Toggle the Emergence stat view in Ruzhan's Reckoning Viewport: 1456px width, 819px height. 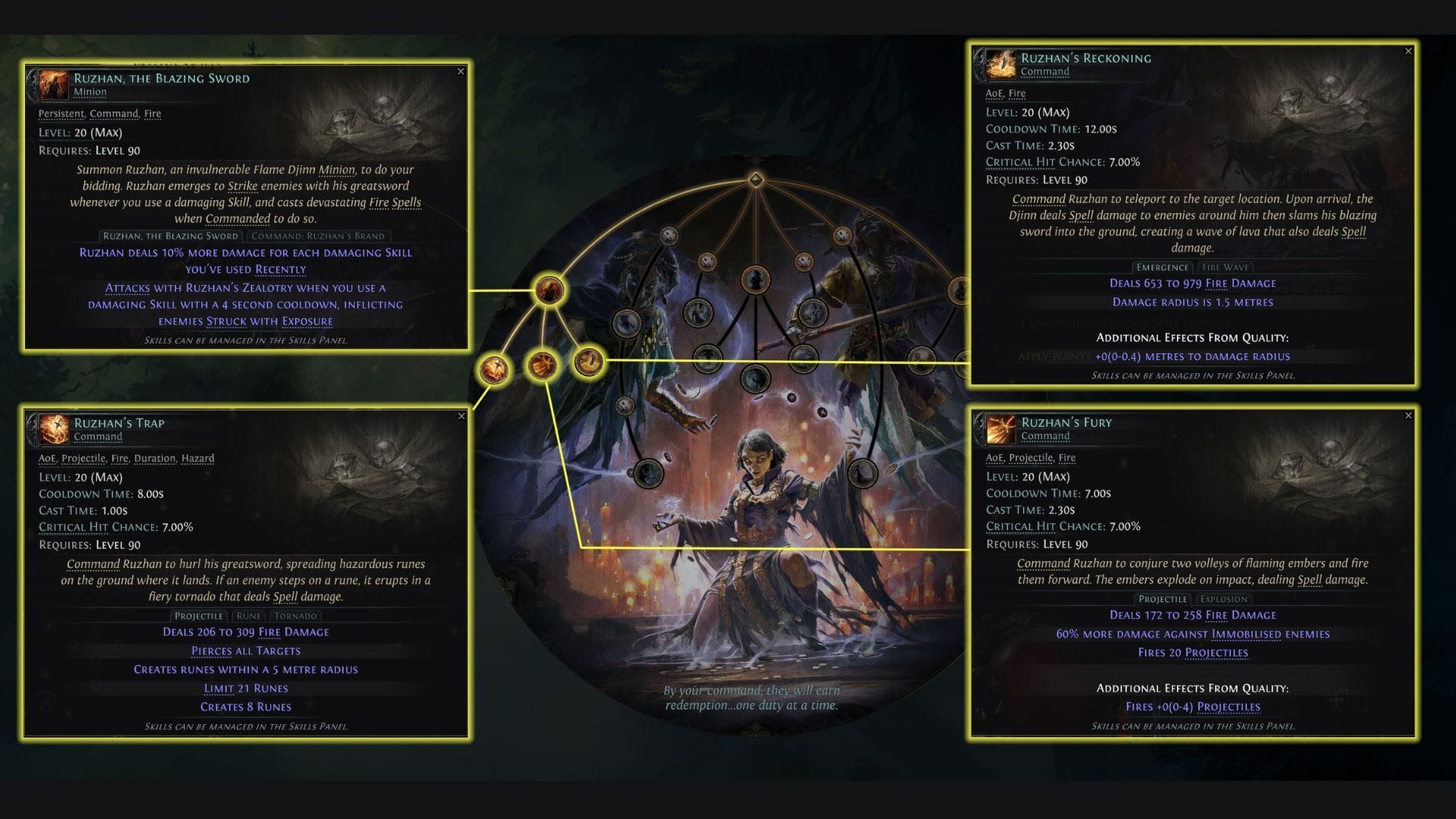click(x=1162, y=267)
